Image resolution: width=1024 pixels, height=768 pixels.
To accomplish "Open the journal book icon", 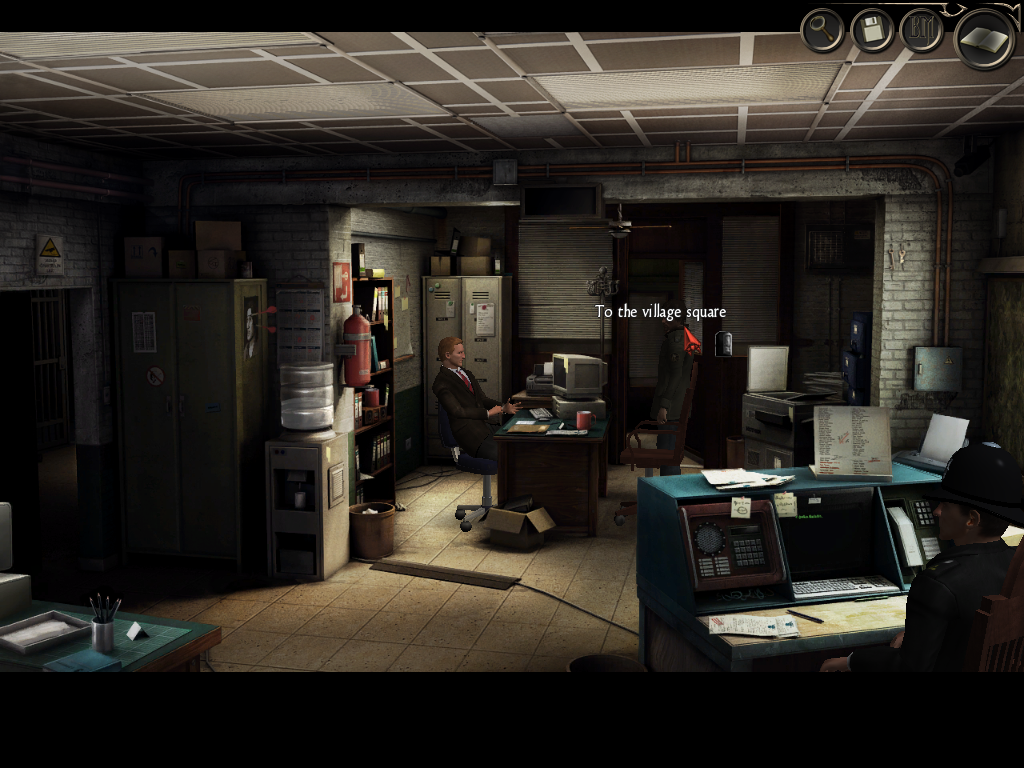I will point(984,39).
